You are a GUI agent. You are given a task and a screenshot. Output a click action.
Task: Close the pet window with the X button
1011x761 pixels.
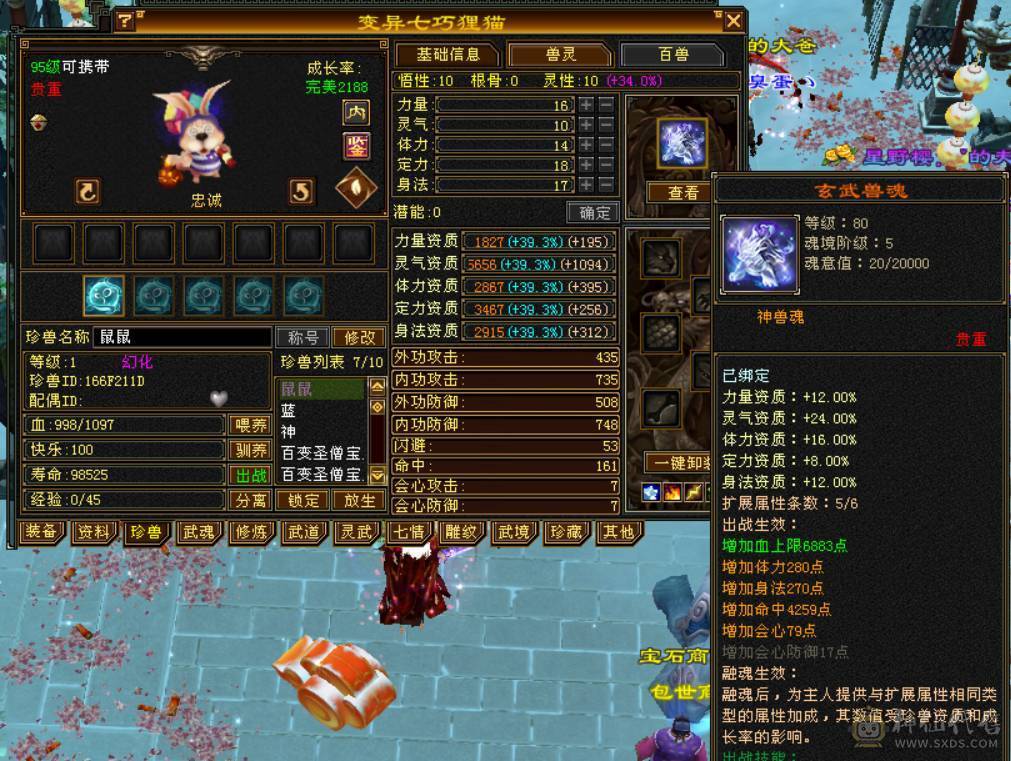point(733,21)
